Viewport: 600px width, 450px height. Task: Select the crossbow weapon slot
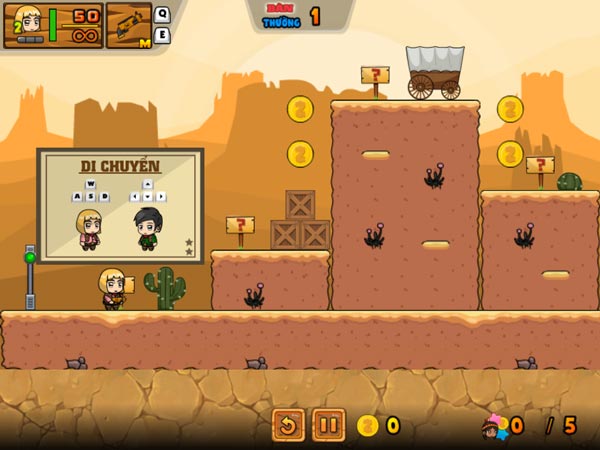pos(128,25)
